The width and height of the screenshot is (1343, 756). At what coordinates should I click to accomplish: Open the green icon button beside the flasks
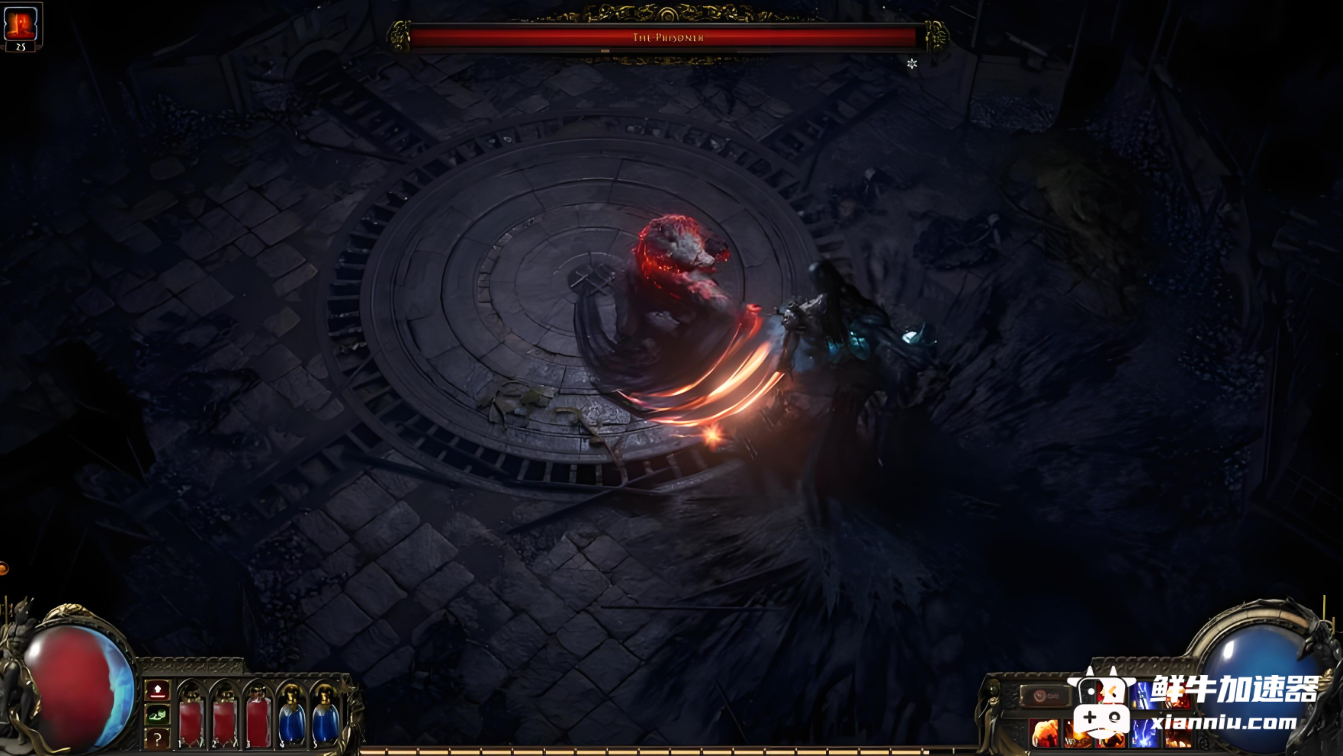coord(157,714)
